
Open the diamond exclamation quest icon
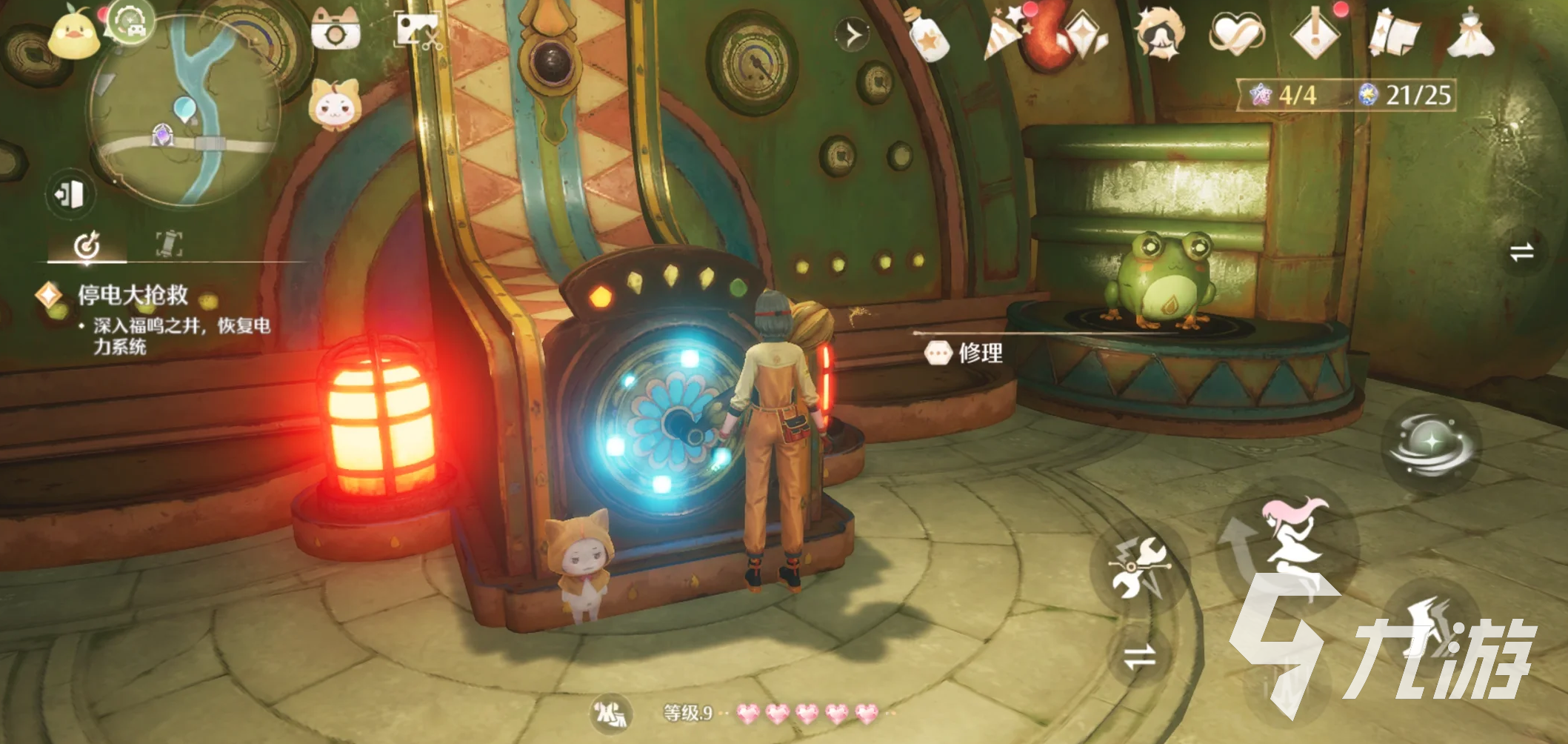[1315, 34]
